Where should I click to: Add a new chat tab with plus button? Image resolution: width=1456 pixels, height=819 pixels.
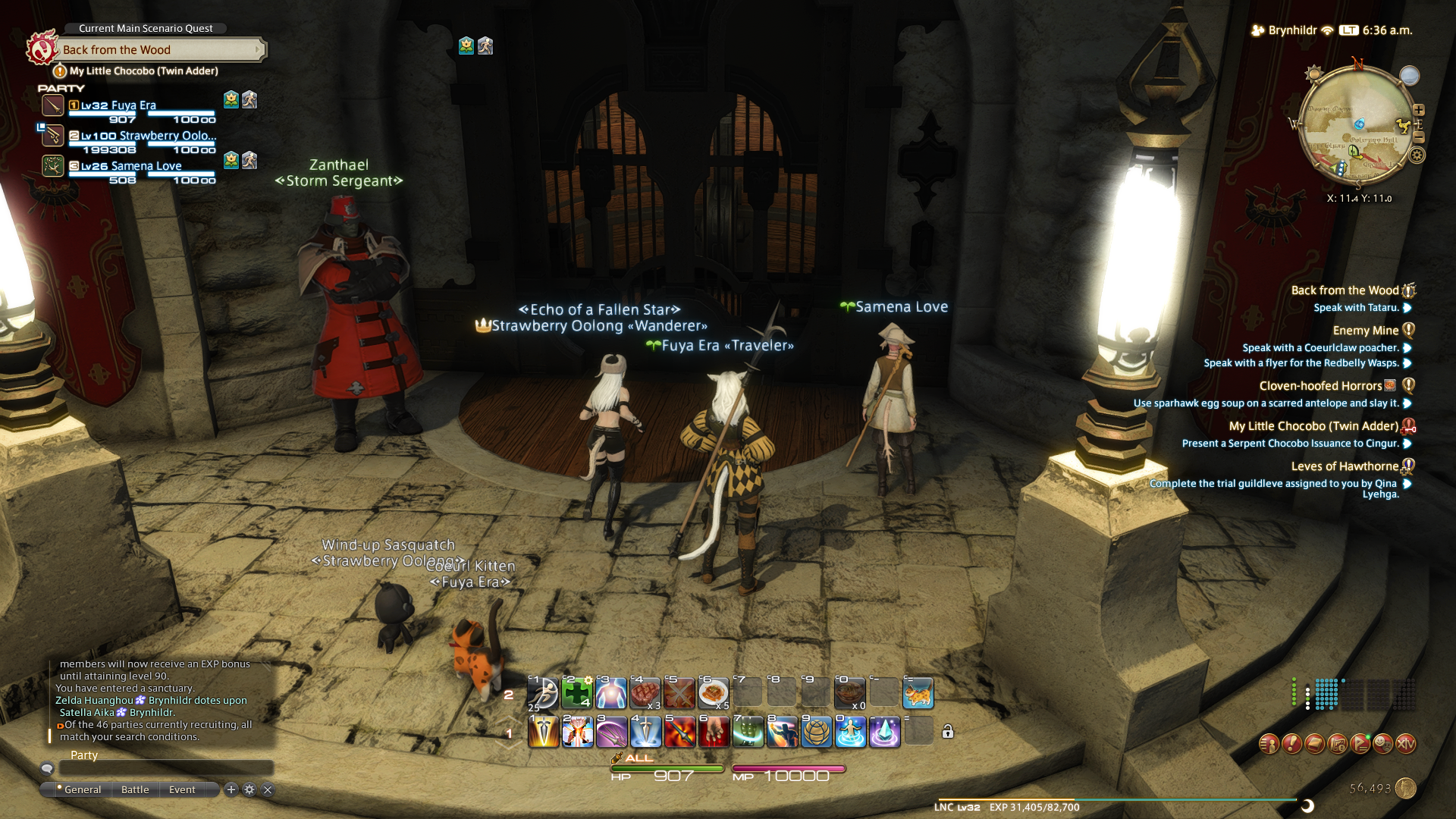(231, 789)
